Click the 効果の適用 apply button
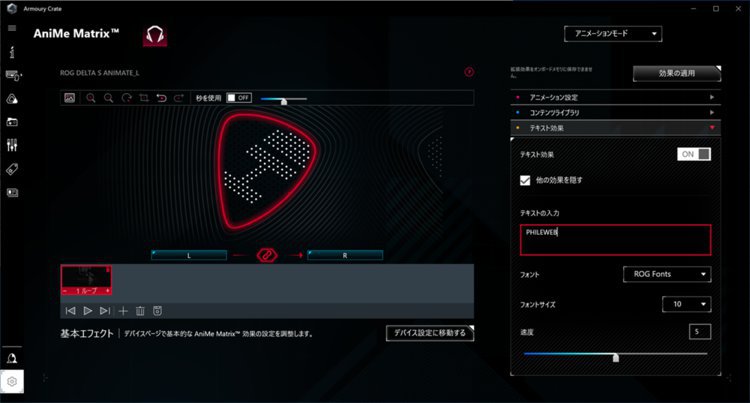The width and height of the screenshot is (750, 403). 676,73
